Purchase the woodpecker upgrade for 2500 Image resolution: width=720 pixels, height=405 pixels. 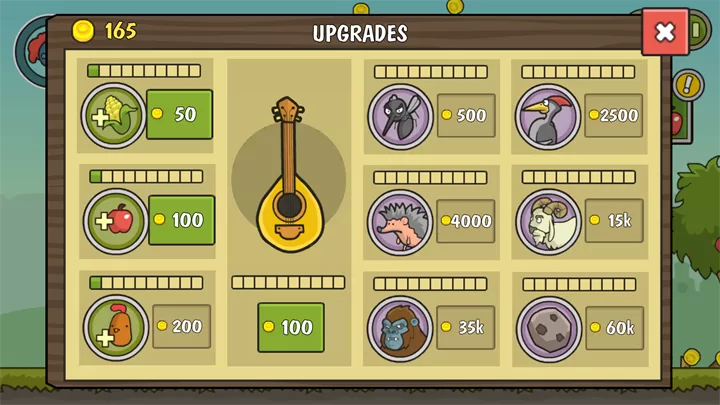pos(614,115)
